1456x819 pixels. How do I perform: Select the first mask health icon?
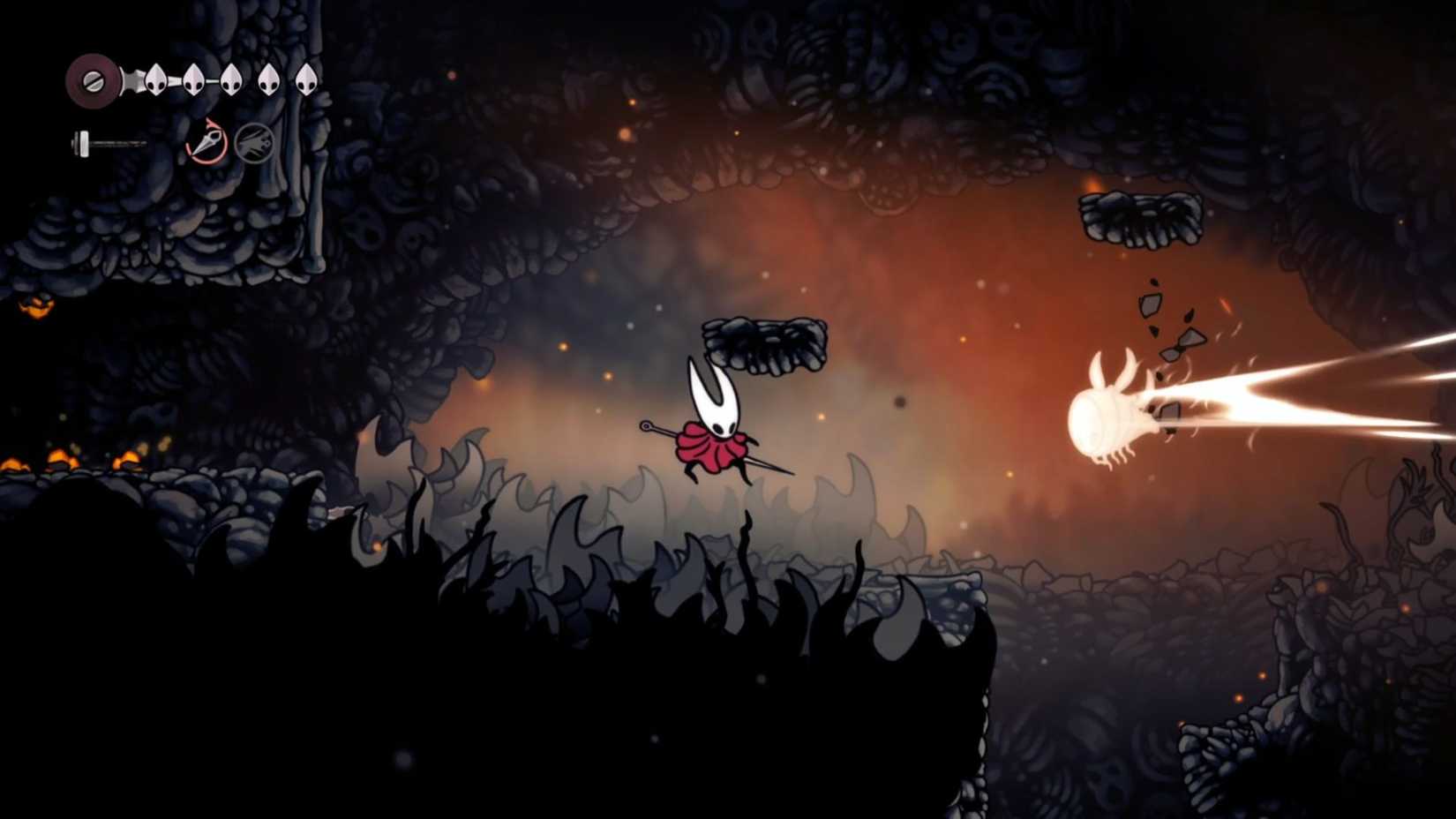tap(155, 79)
